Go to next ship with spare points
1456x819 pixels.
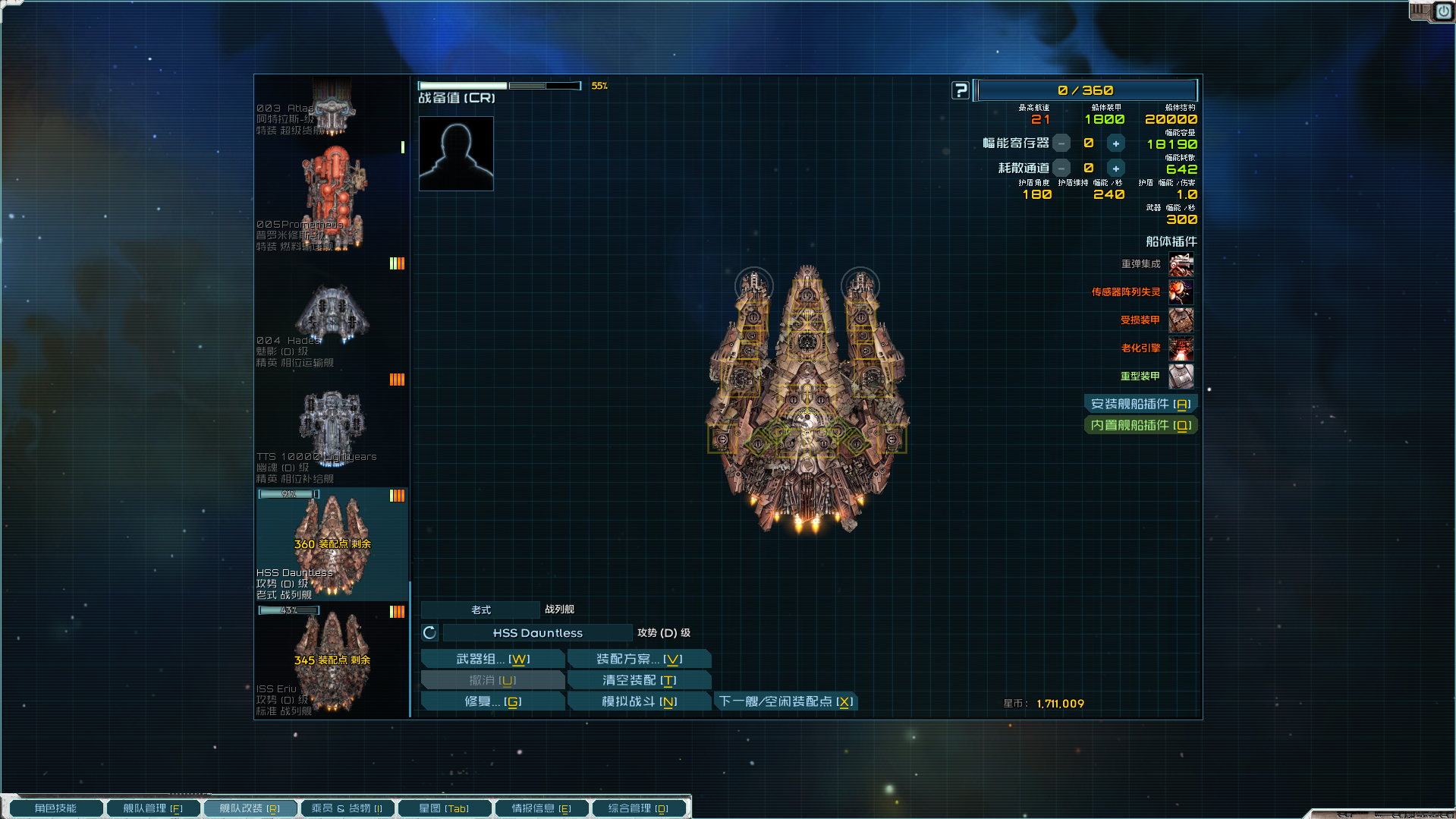coord(786,701)
